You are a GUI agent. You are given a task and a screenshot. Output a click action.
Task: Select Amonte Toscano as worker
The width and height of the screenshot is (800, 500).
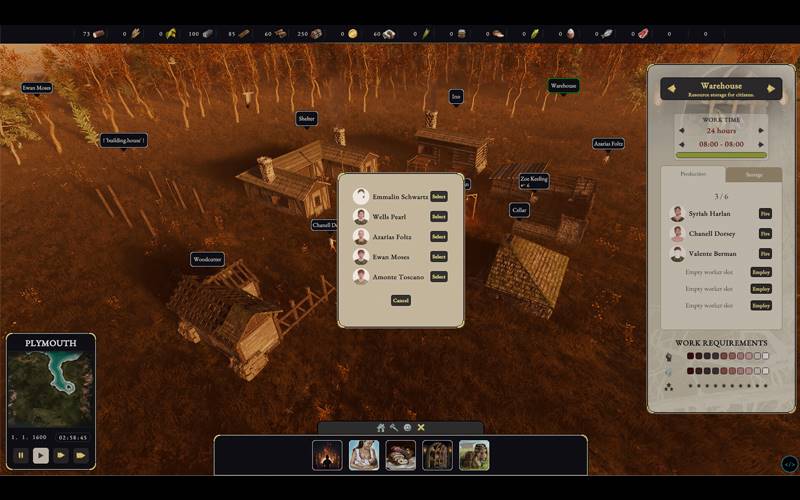tap(438, 277)
